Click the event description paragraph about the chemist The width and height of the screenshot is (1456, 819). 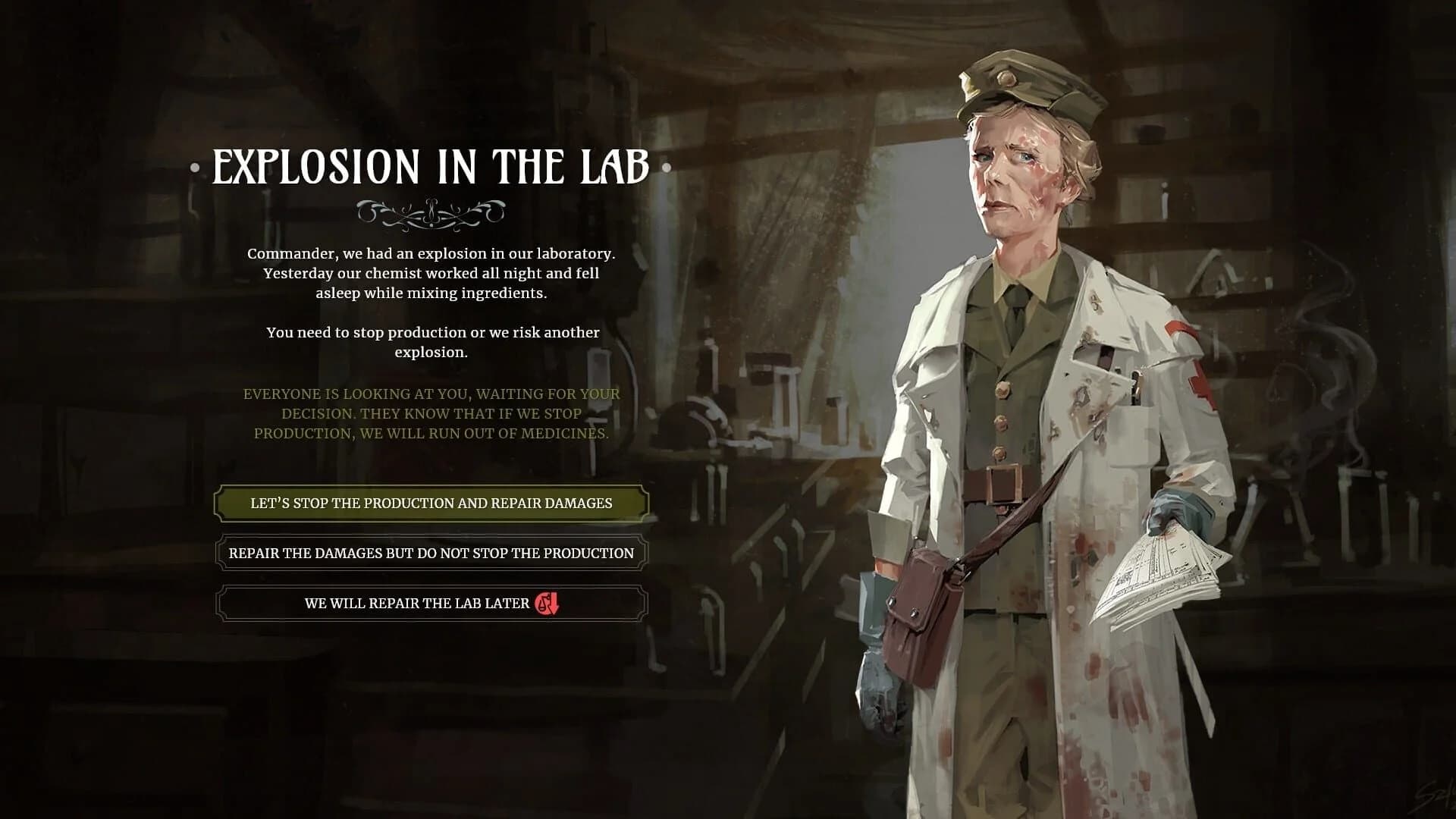pos(432,273)
